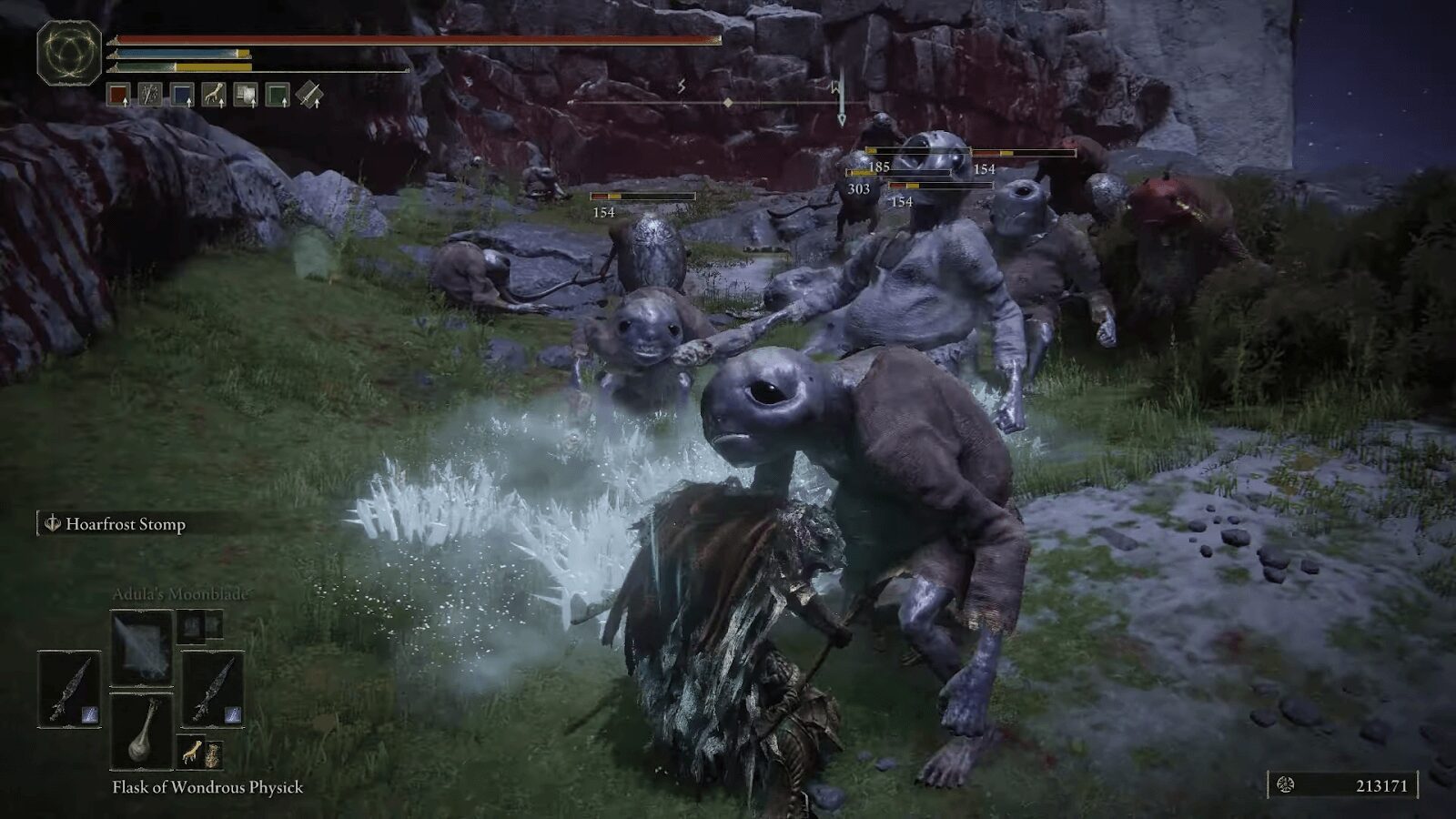Viewport: 1456px width, 819px height.
Task: Click the next-spell preview beside Adula's Moonblade
Action: pyautogui.click(x=199, y=625)
